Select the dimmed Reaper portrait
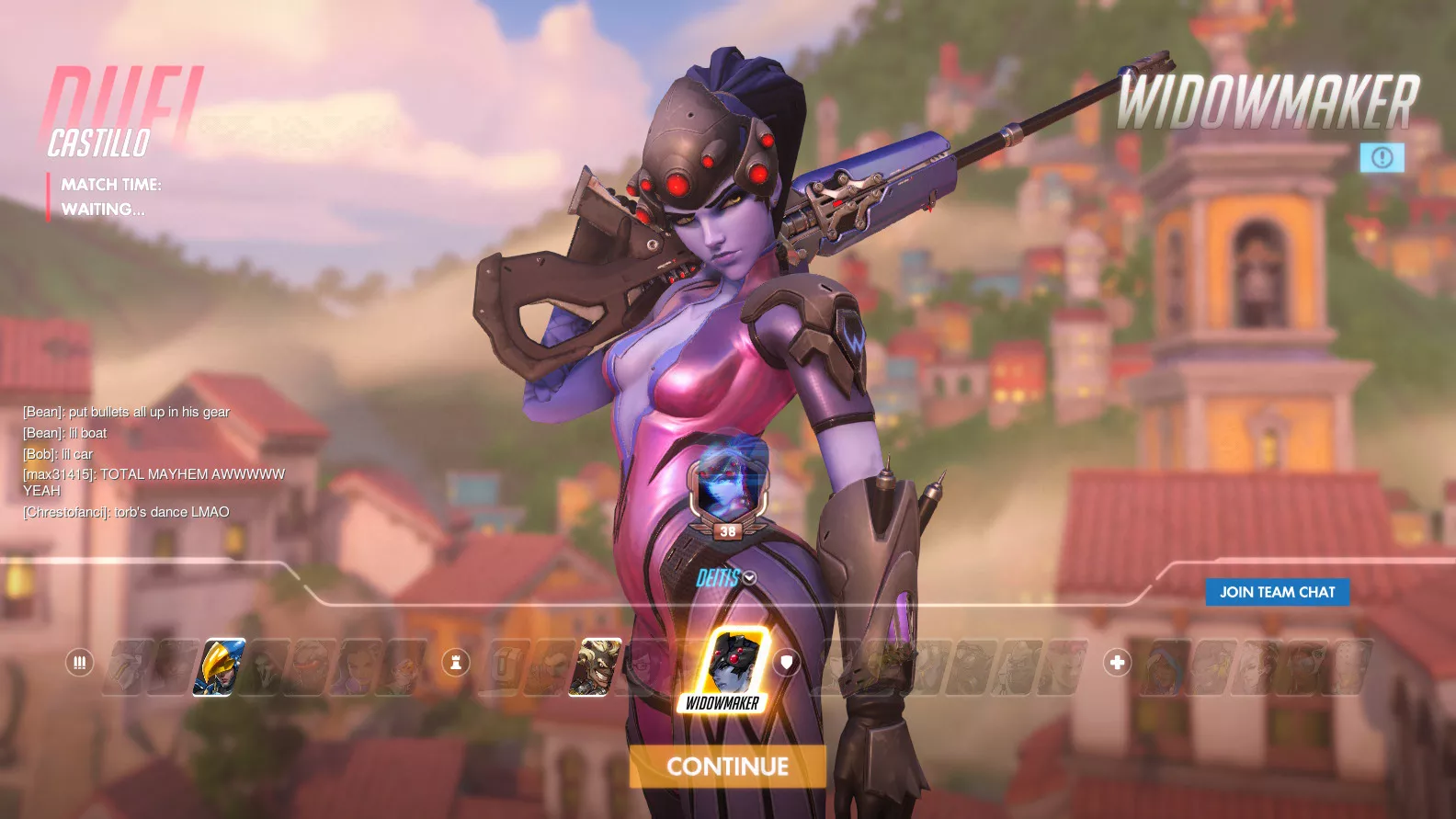The height and width of the screenshot is (819, 1456). tap(266, 667)
